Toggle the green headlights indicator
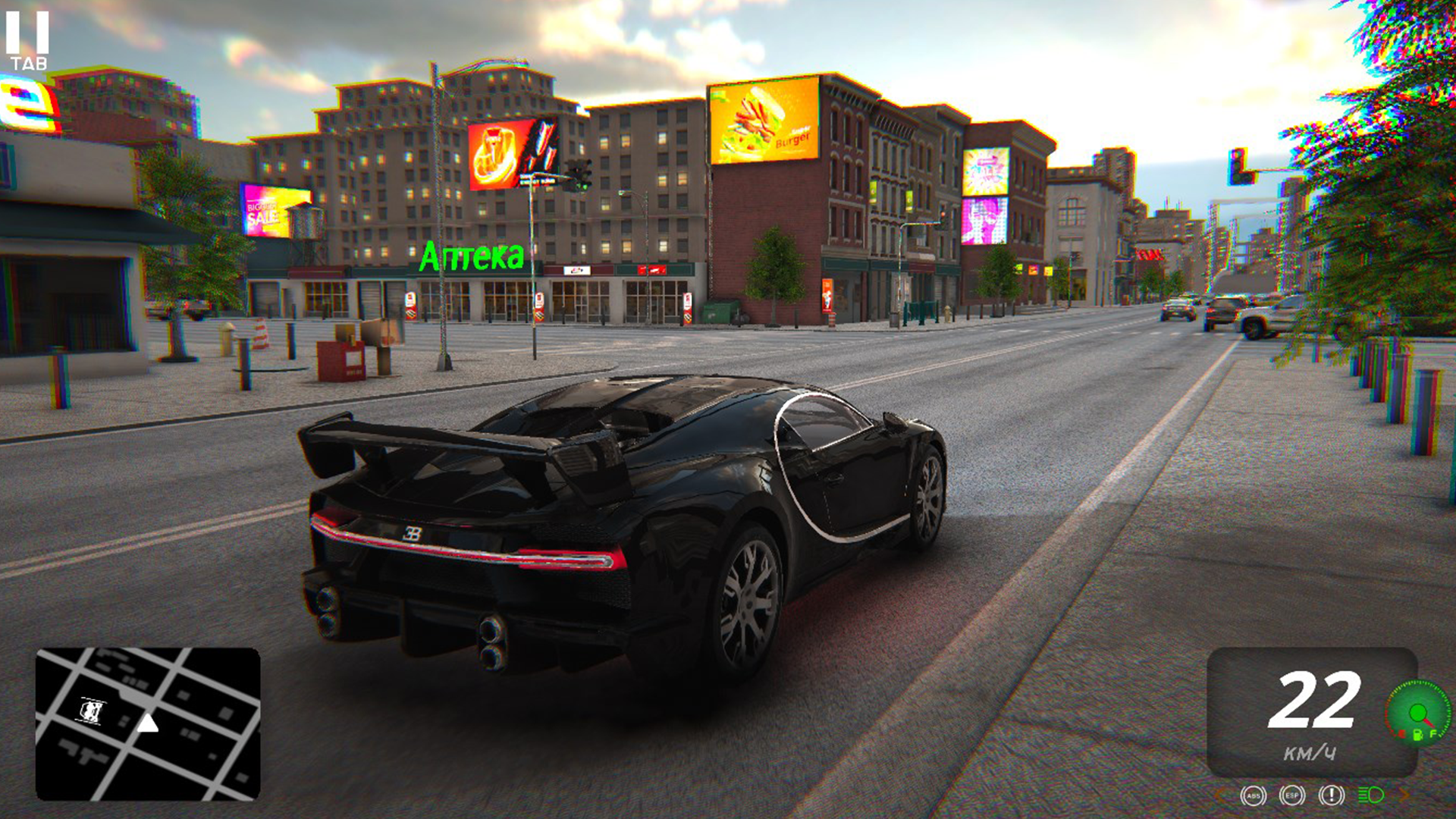Viewport: 1456px width, 819px height. [1370, 795]
